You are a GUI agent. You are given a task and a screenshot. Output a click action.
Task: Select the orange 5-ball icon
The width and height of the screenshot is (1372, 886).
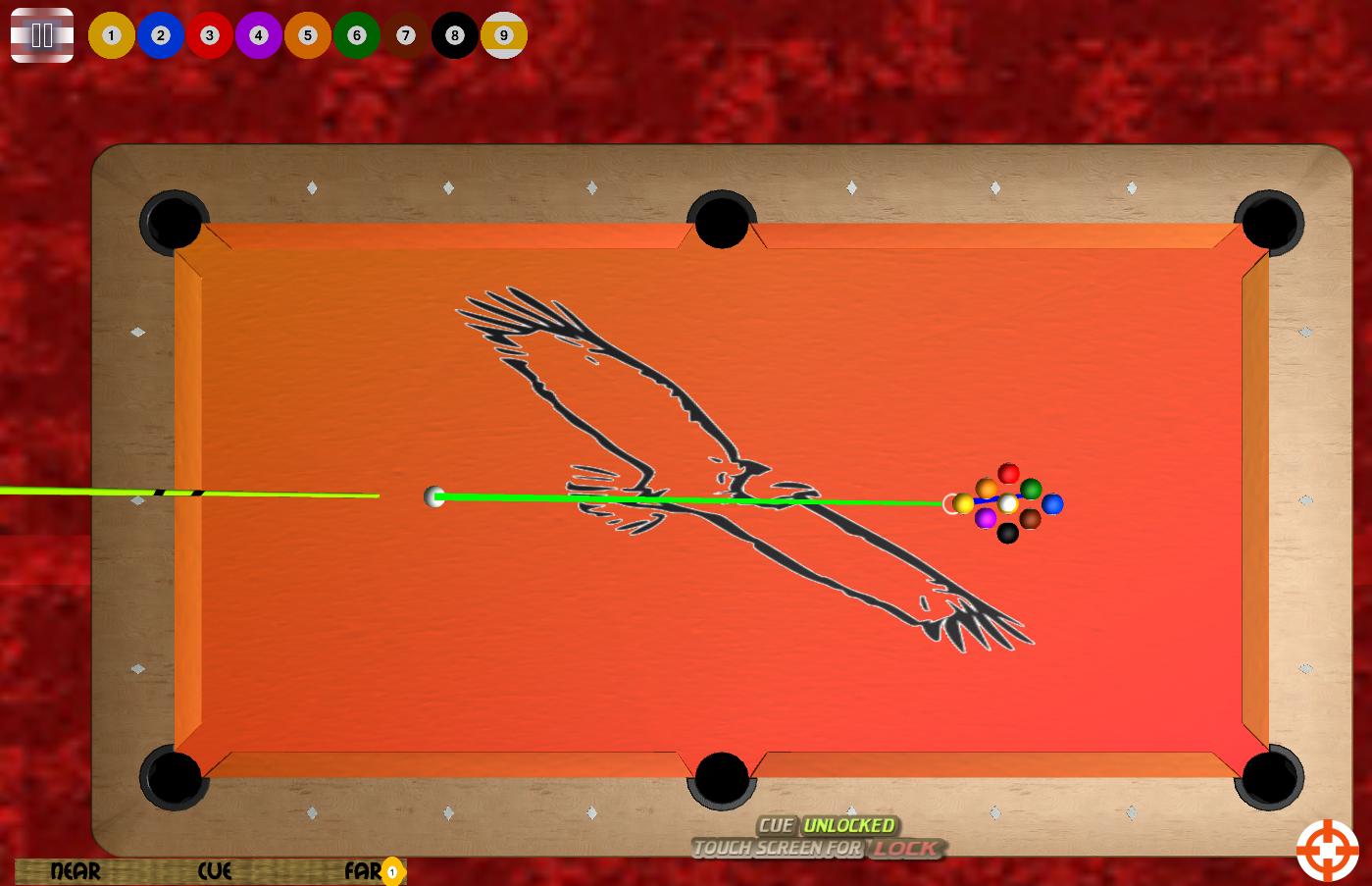(x=307, y=35)
